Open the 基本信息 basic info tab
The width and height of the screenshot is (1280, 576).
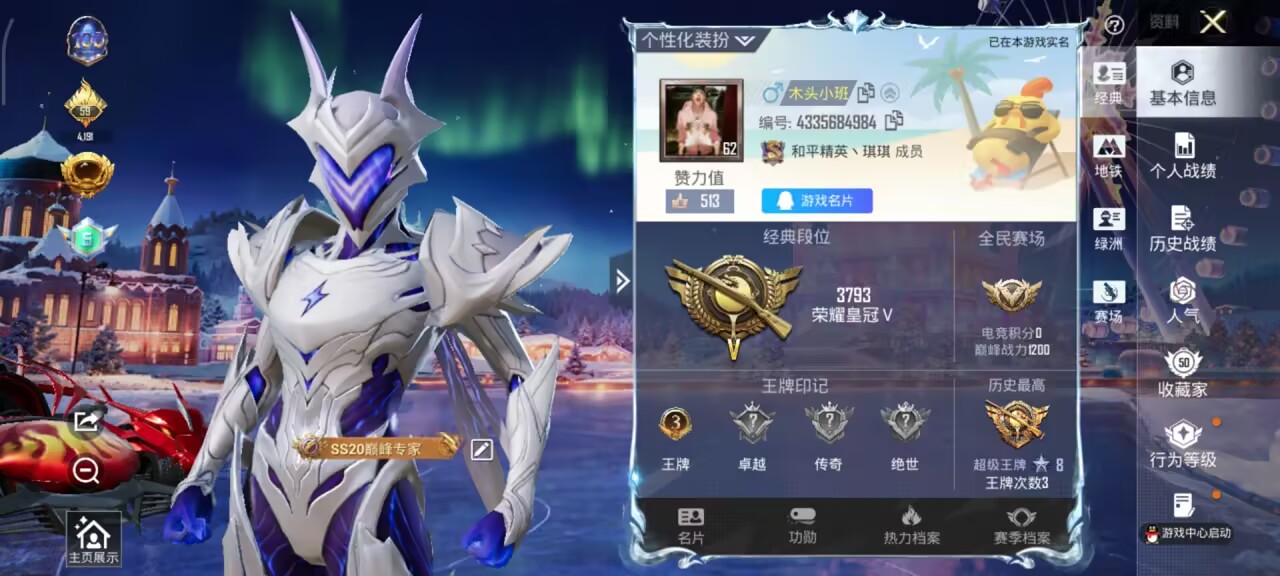point(1183,84)
